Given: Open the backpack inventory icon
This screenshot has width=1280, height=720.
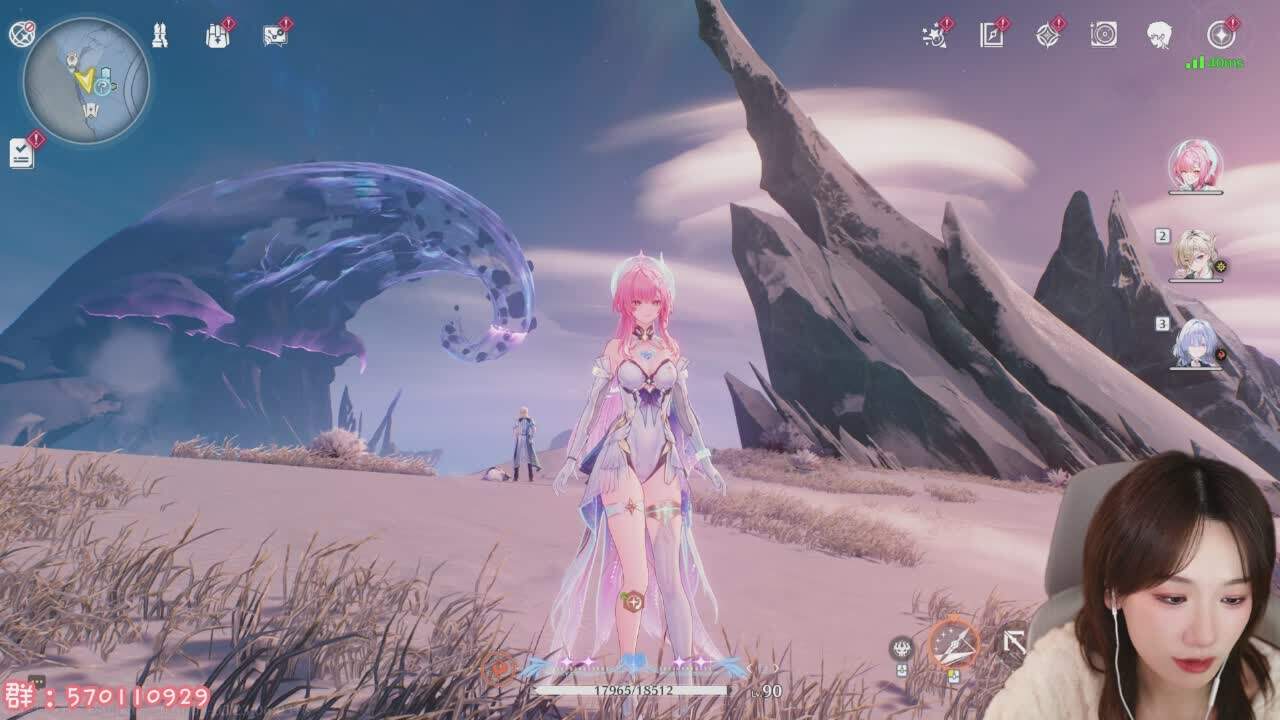Looking at the screenshot, I should tap(217, 36).
